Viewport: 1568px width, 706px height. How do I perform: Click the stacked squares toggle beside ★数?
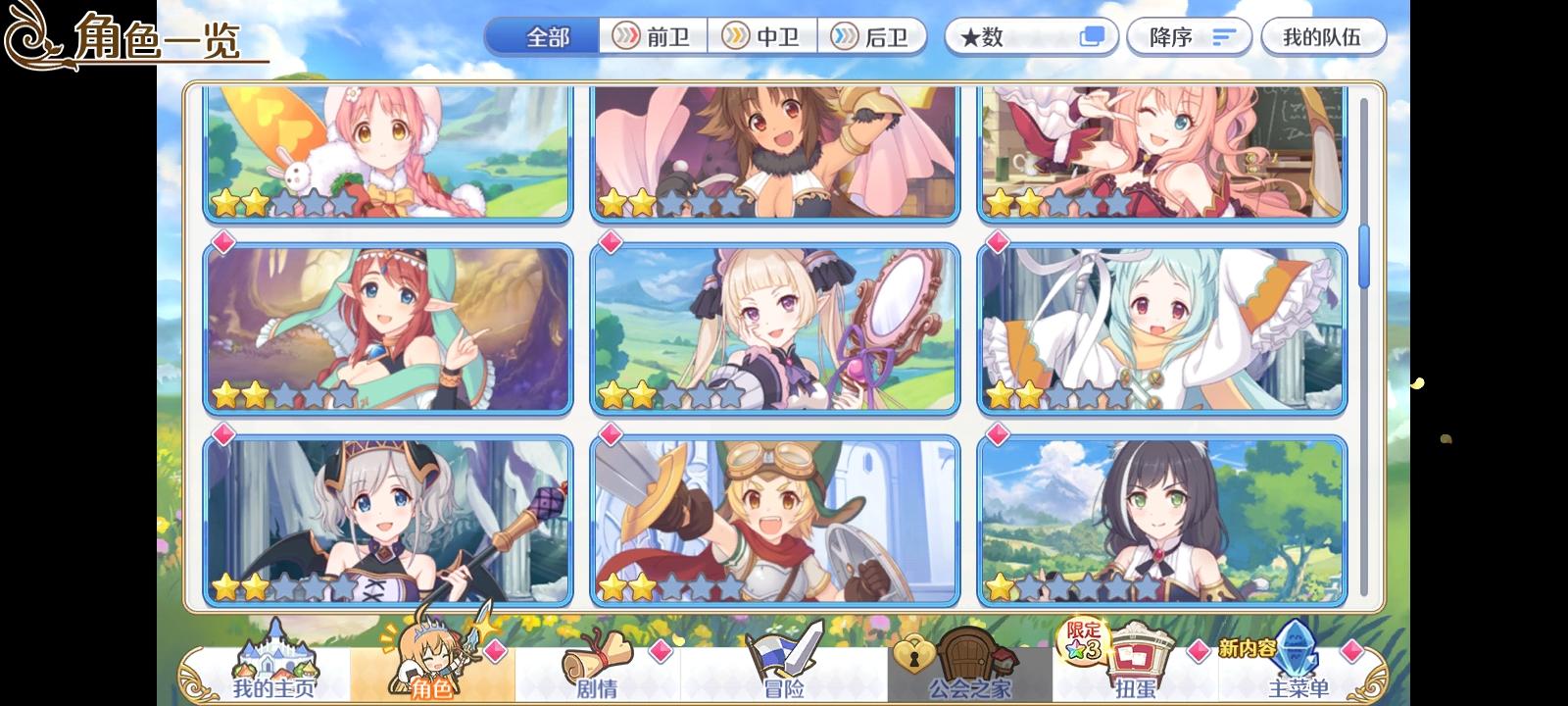pyautogui.click(x=1091, y=36)
